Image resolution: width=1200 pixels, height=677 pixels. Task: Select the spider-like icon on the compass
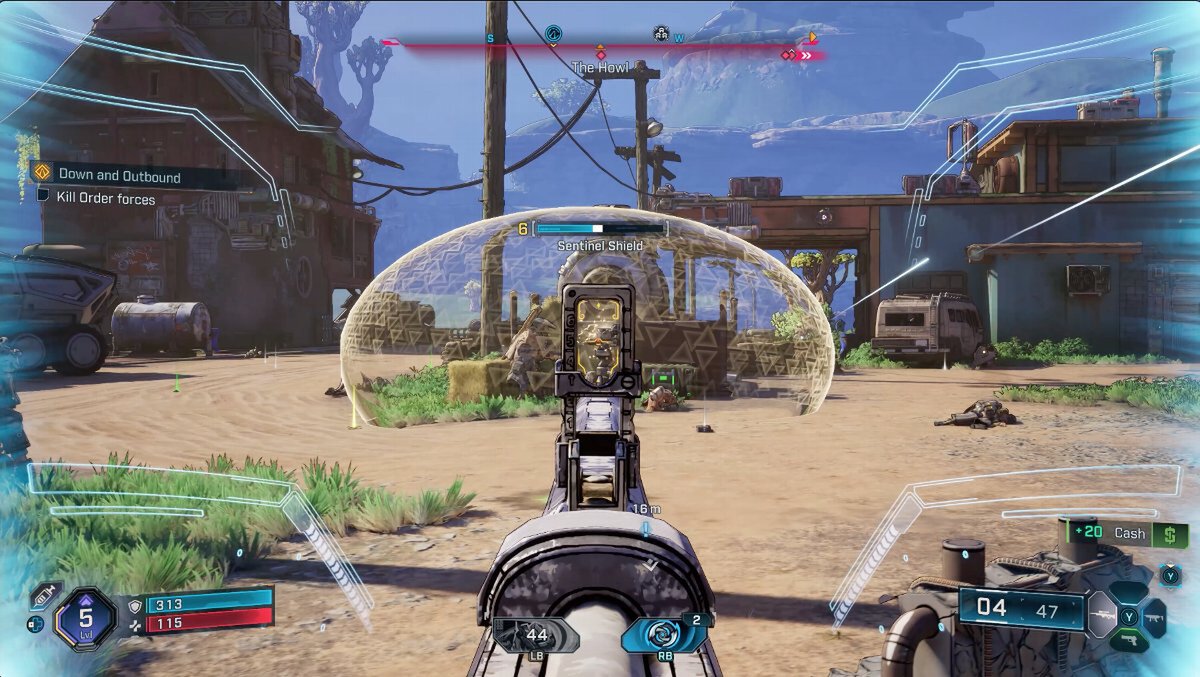pyautogui.click(x=661, y=35)
